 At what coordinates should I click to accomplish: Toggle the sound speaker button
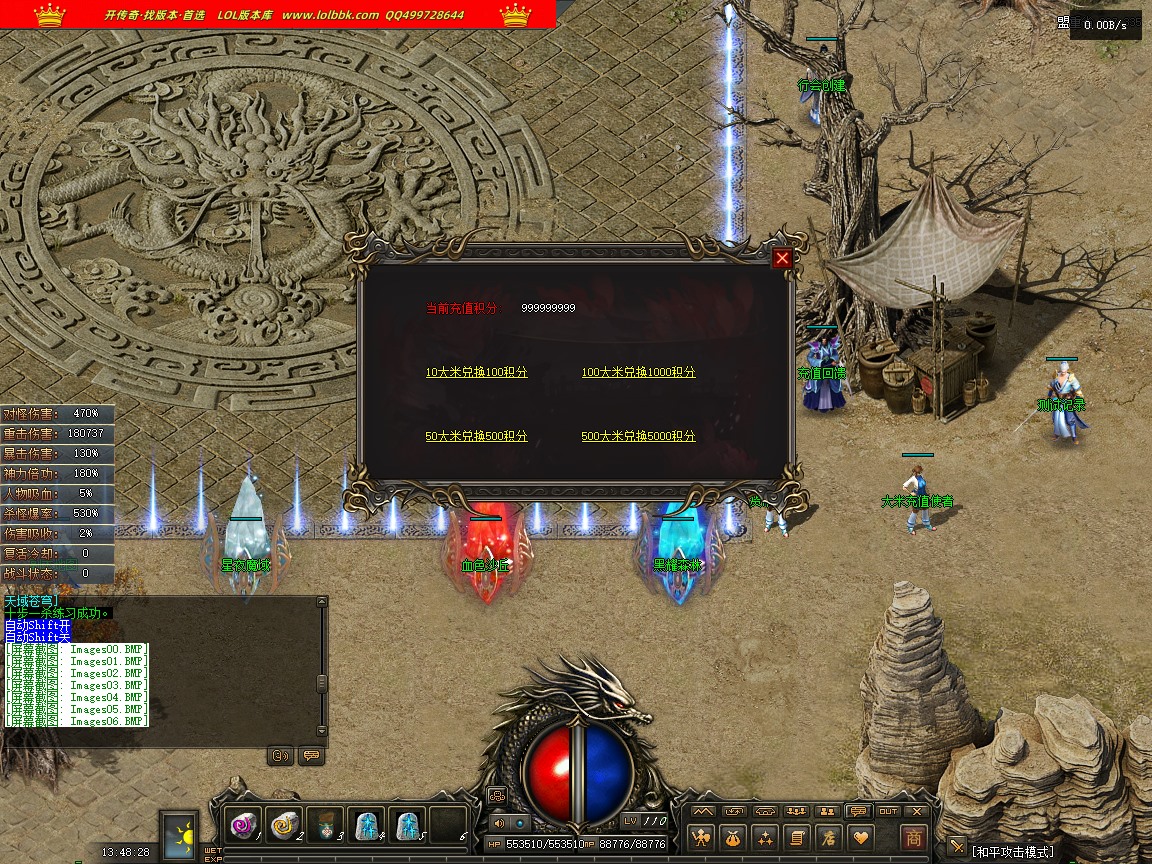click(499, 823)
